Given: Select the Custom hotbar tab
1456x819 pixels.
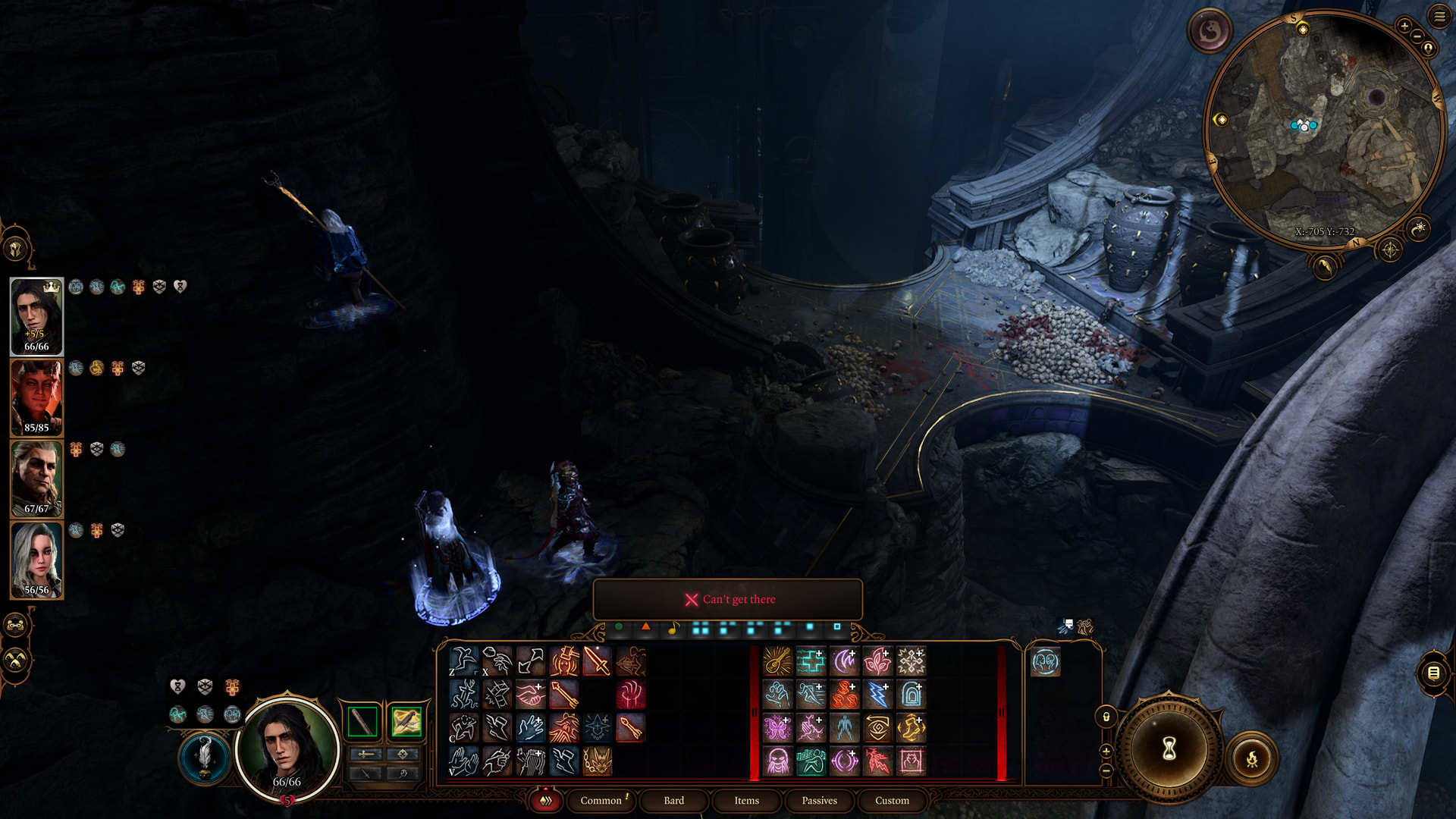Looking at the screenshot, I should pyautogui.click(x=892, y=800).
